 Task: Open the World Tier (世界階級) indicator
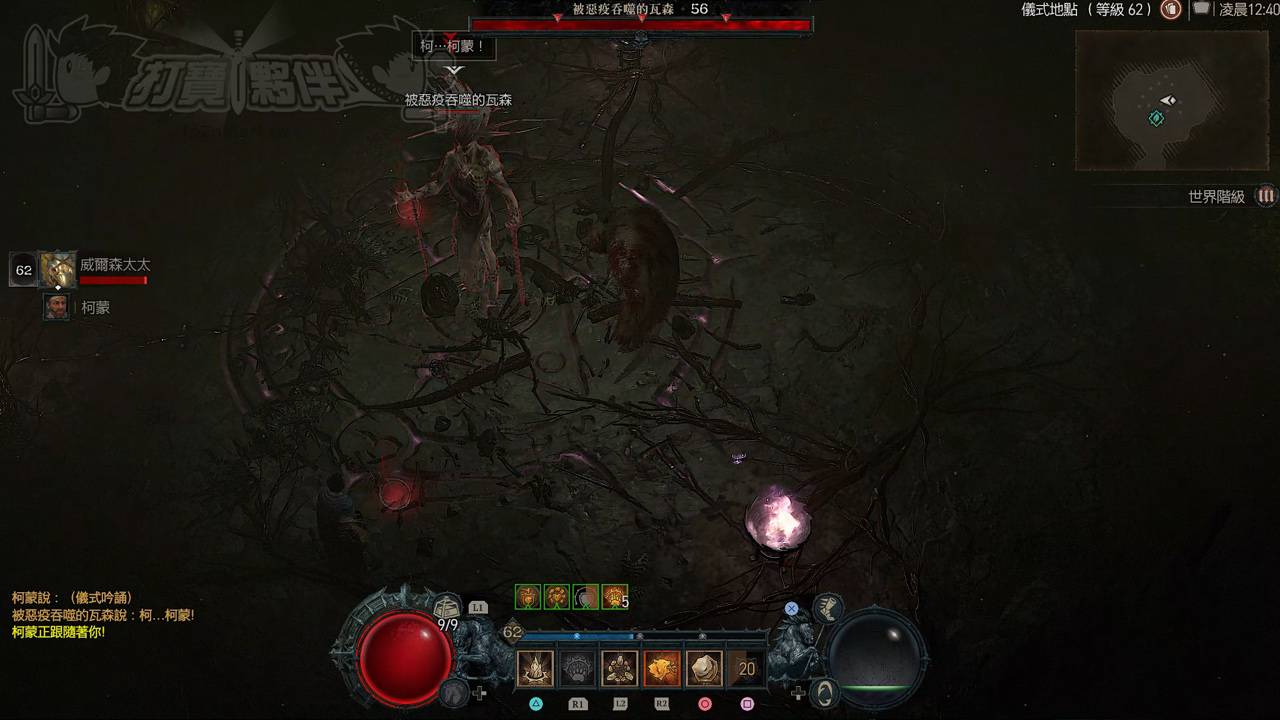(1266, 196)
